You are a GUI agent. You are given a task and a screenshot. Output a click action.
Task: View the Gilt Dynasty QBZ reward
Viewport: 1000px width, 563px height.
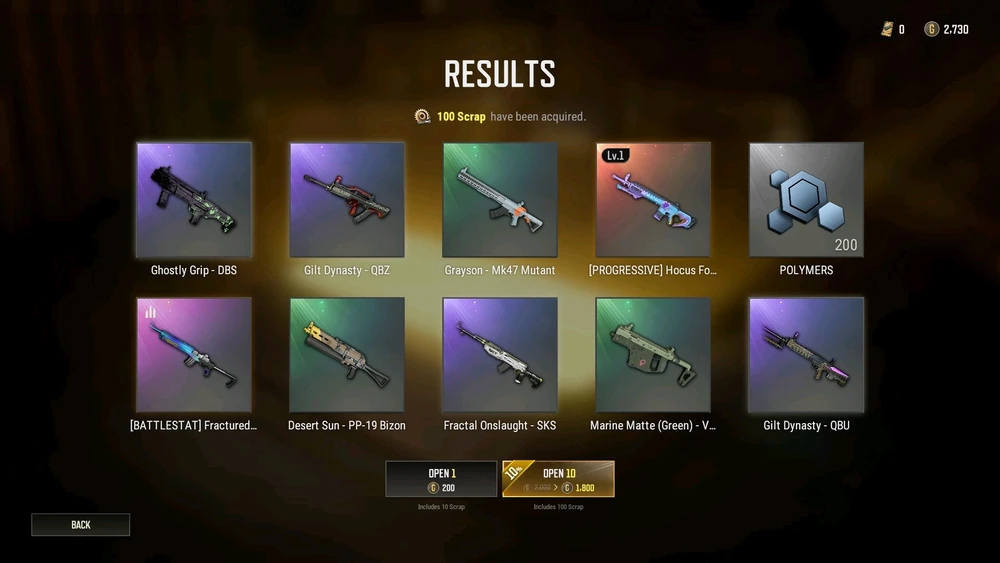pyautogui.click(x=347, y=200)
